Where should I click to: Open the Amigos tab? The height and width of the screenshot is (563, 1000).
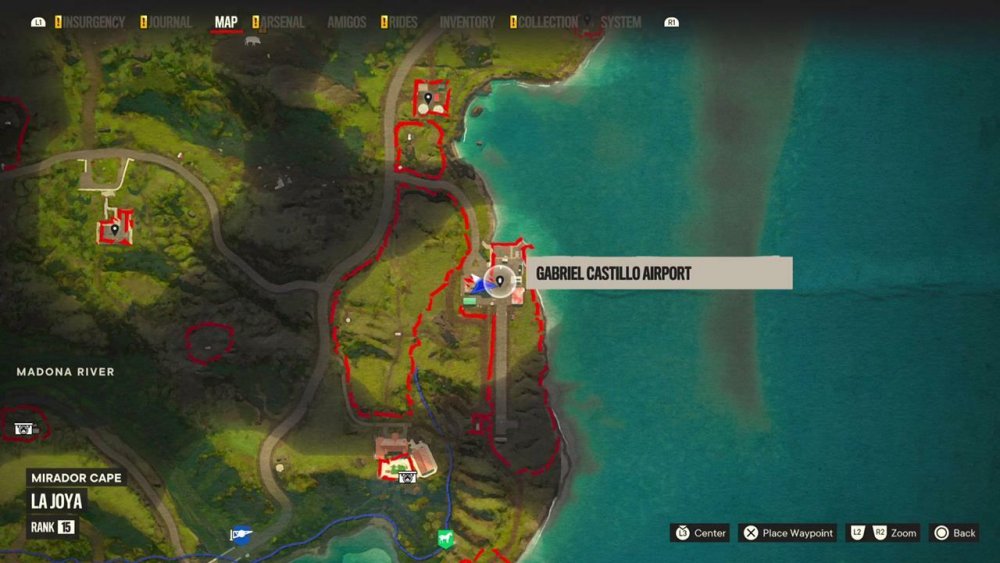[x=347, y=22]
